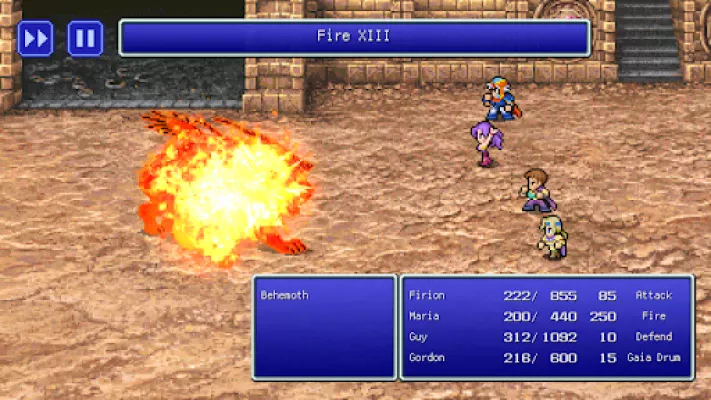This screenshot has width=711, height=400.
Task: Select Firion's row in the party panel
Action: (x=545, y=296)
